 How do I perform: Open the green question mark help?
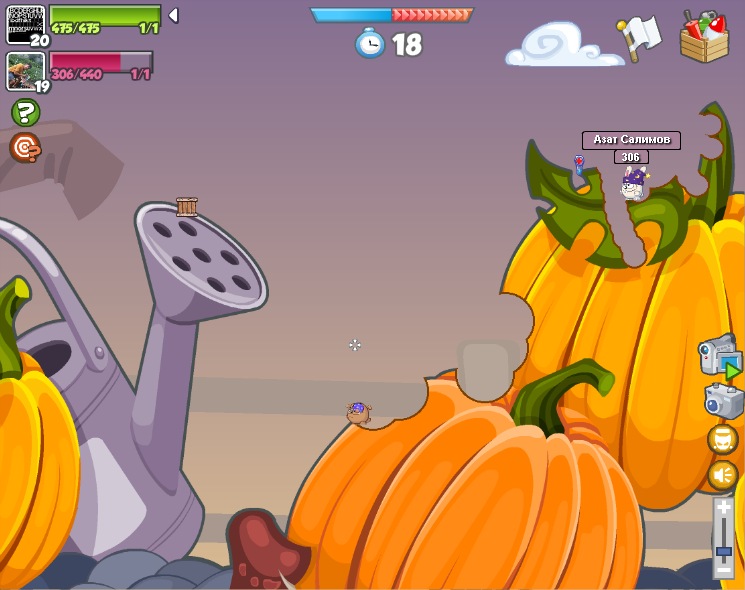click(25, 112)
